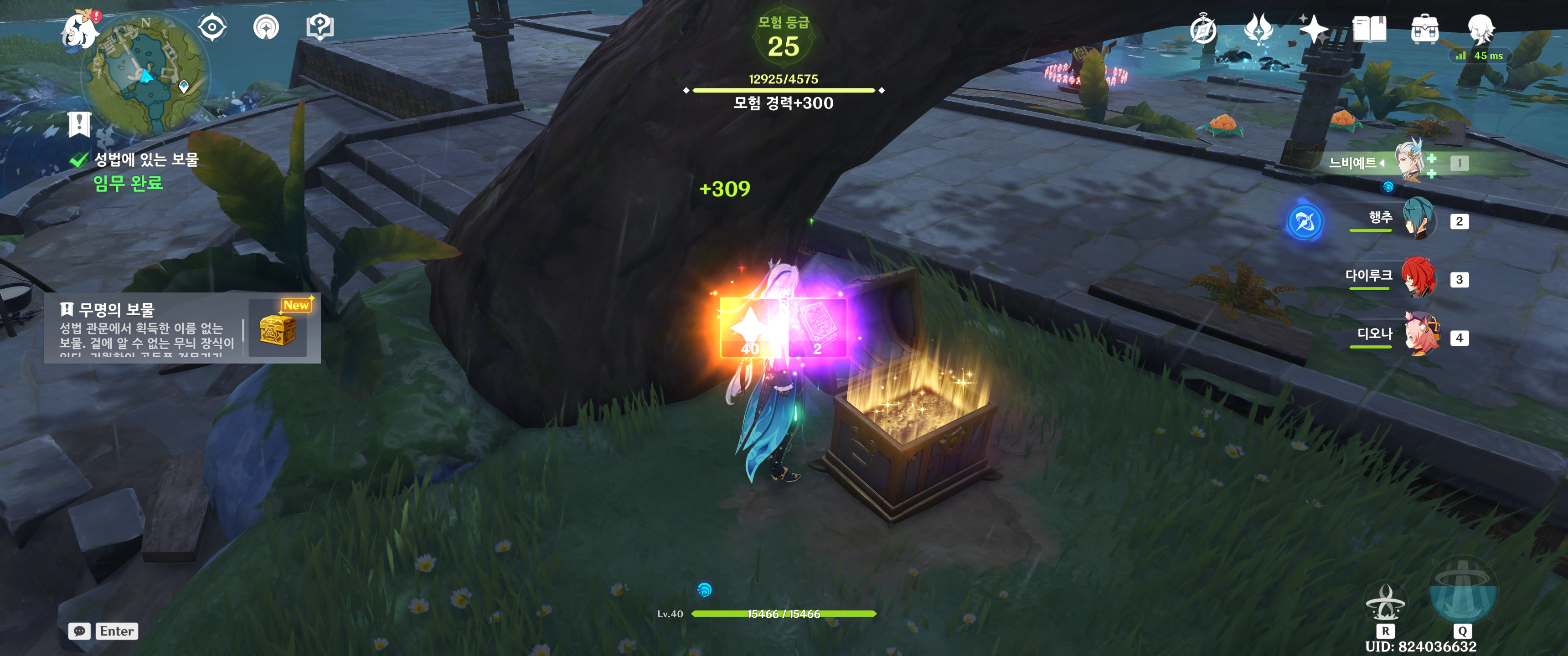Open the quest navigation icon

click(266, 27)
